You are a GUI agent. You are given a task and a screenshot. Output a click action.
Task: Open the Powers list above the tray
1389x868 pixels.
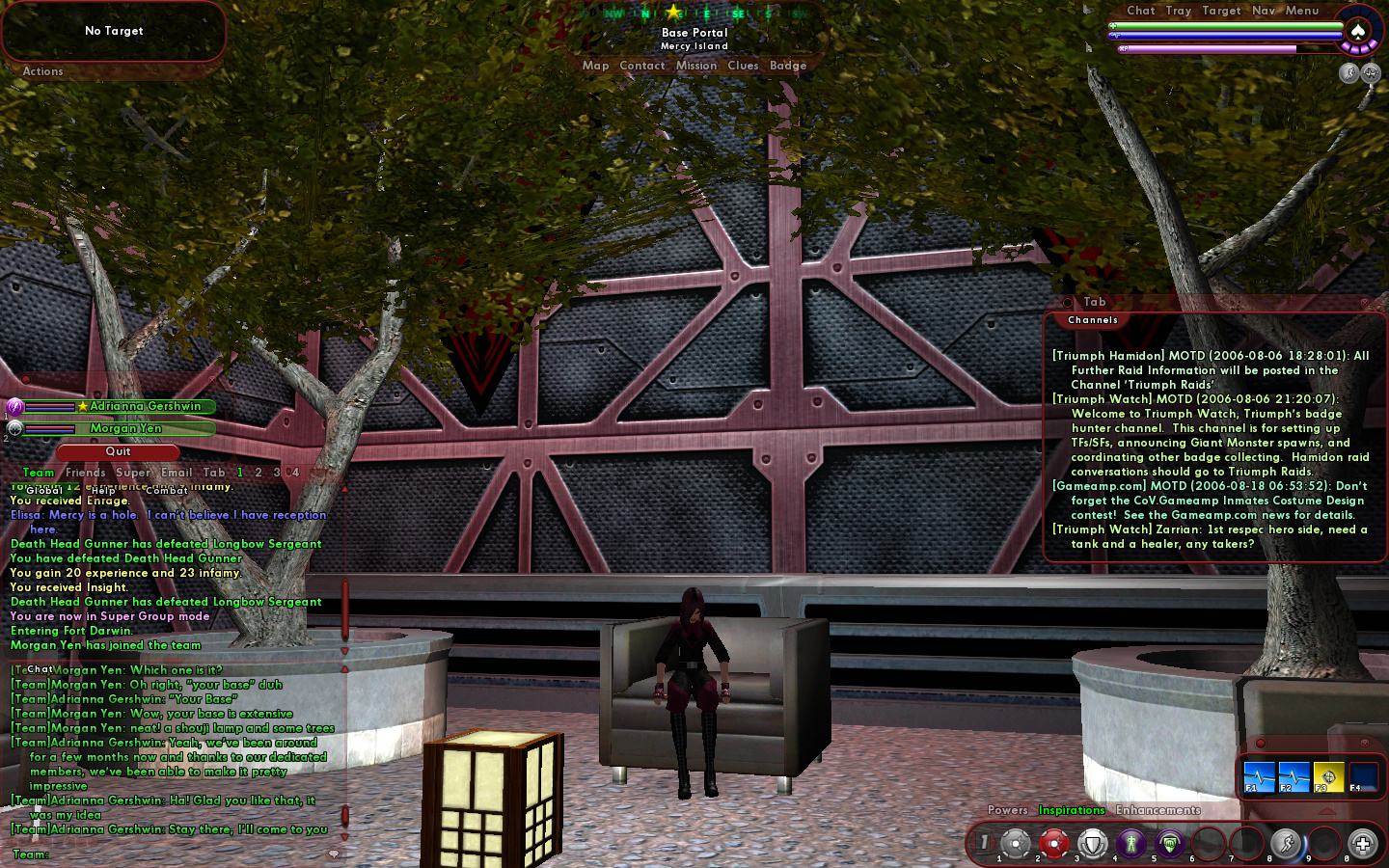1007,810
